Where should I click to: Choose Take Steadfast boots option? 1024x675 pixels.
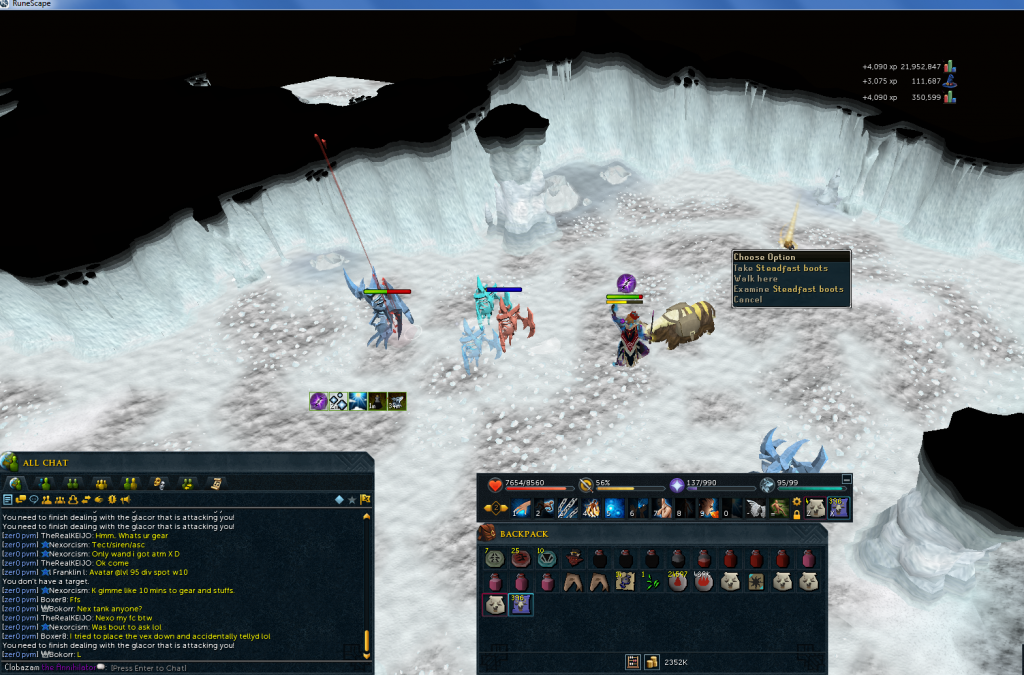pos(781,268)
